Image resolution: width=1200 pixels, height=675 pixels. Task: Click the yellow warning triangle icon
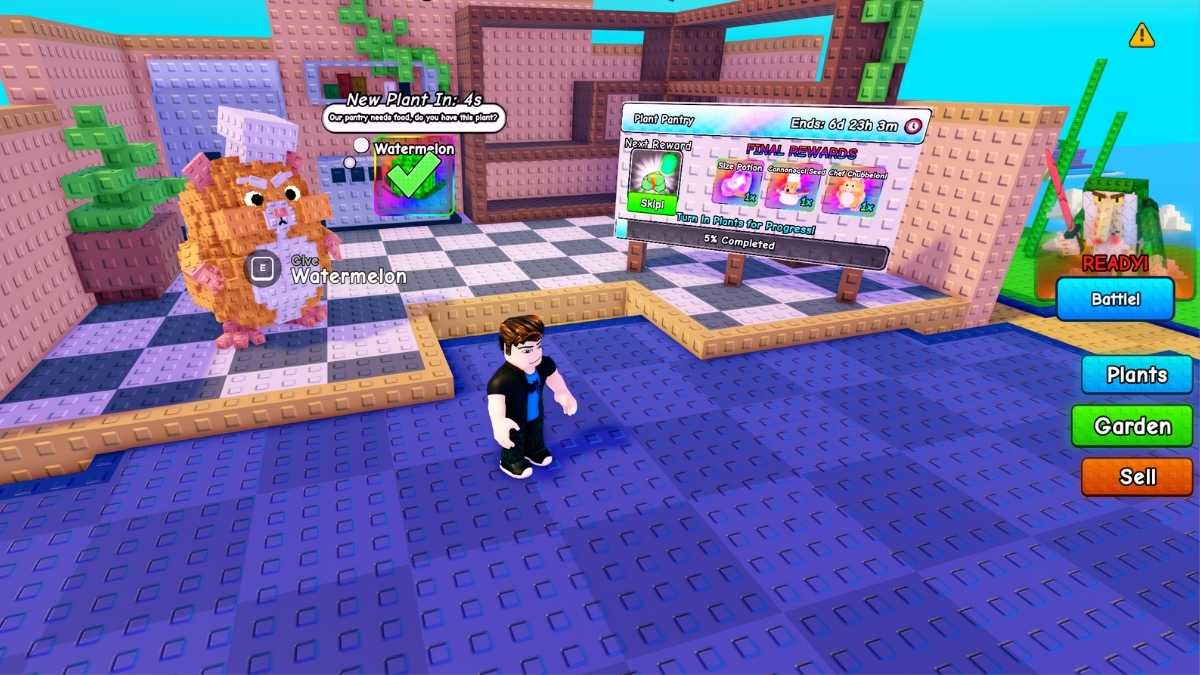click(1141, 36)
